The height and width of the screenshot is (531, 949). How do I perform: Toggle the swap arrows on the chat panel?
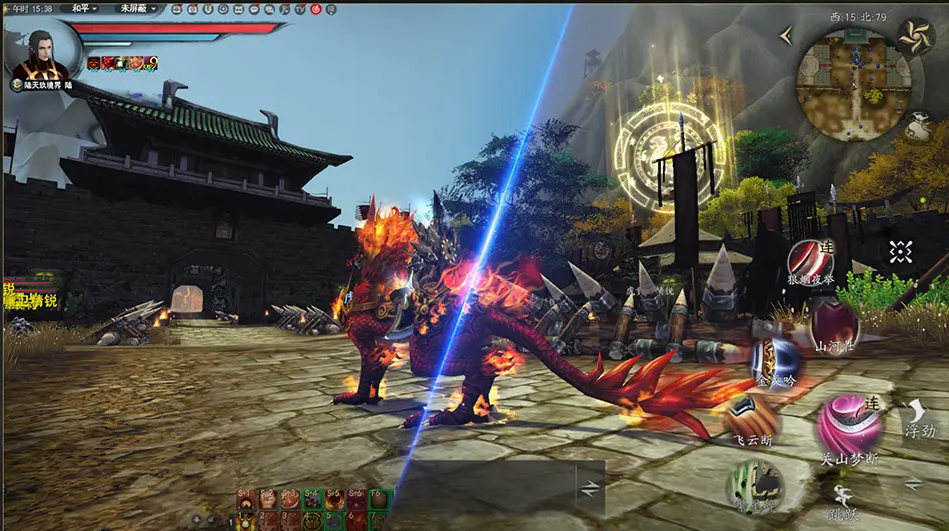(591, 487)
